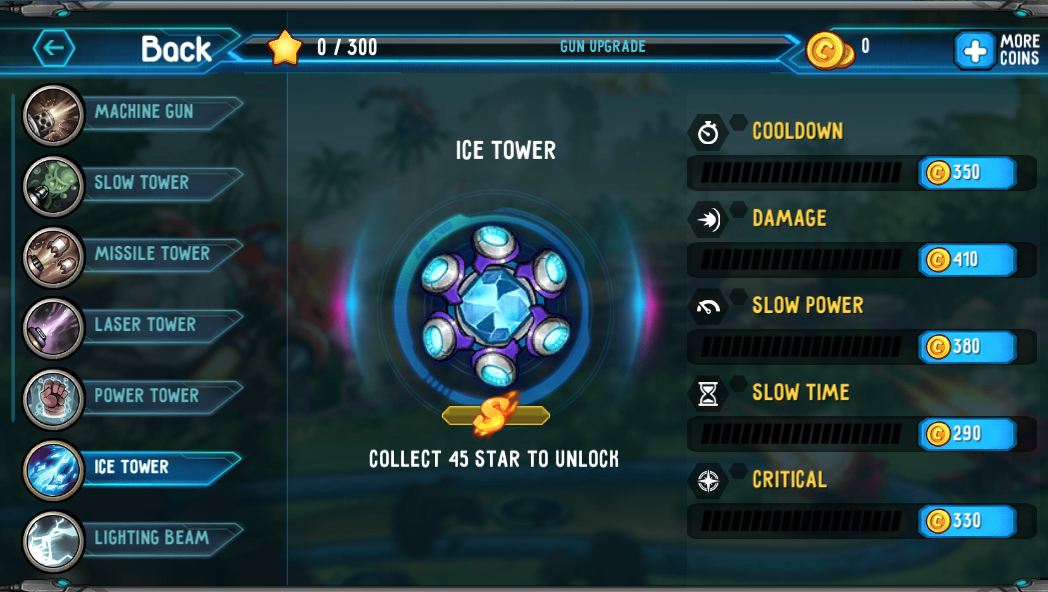Upgrade Slow Power for 380 coins
1048x592 pixels.
point(966,347)
